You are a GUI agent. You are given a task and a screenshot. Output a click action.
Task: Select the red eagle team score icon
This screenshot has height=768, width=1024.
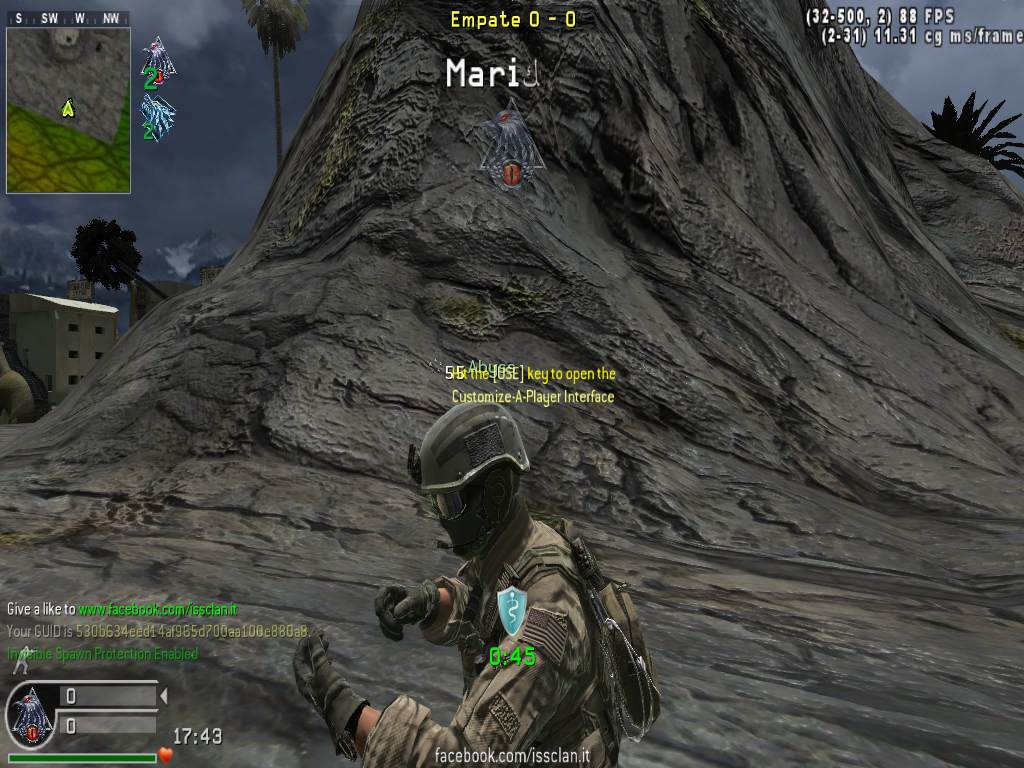click(x=158, y=62)
